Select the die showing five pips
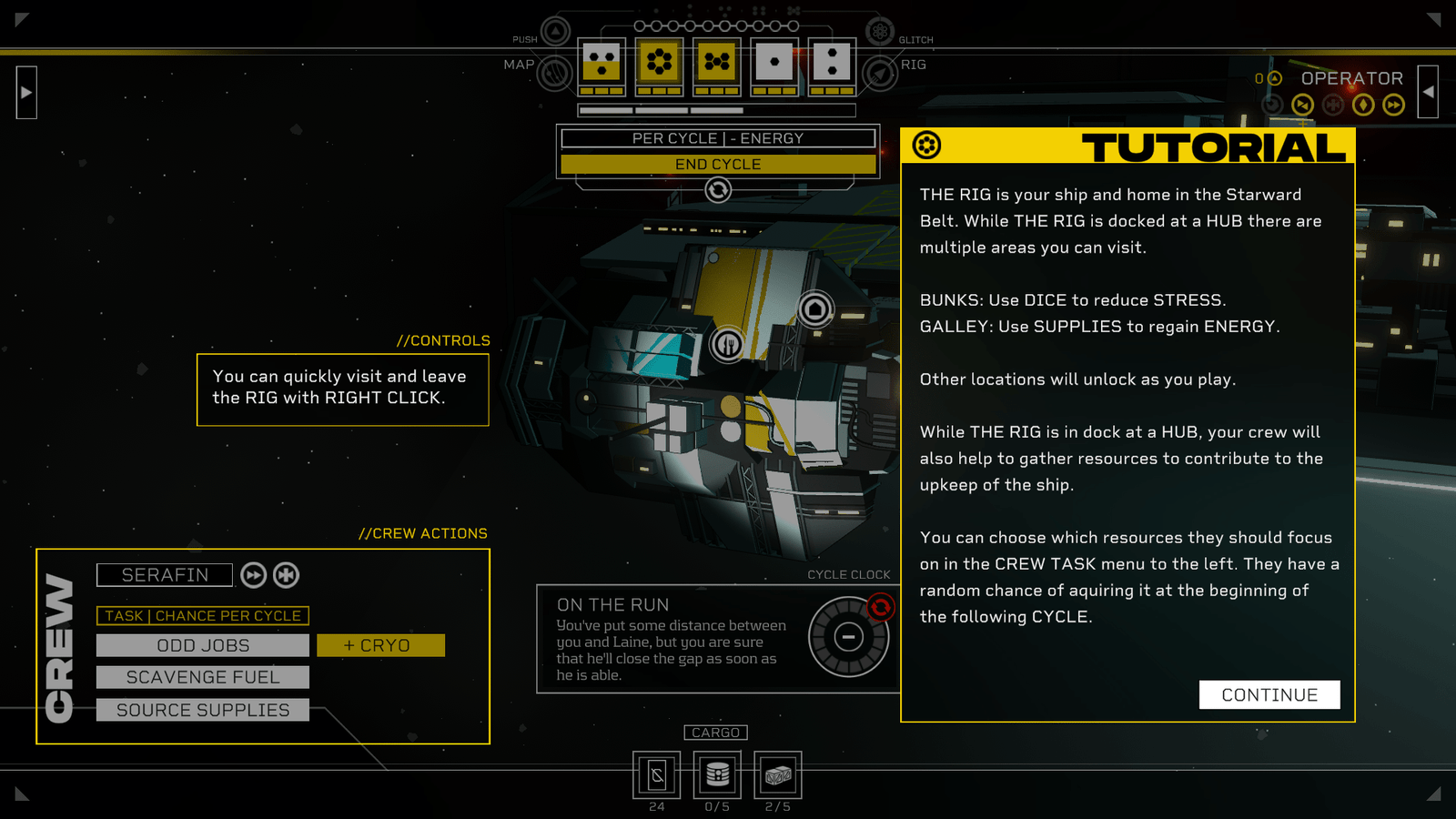The image size is (1456, 819). pos(717,63)
